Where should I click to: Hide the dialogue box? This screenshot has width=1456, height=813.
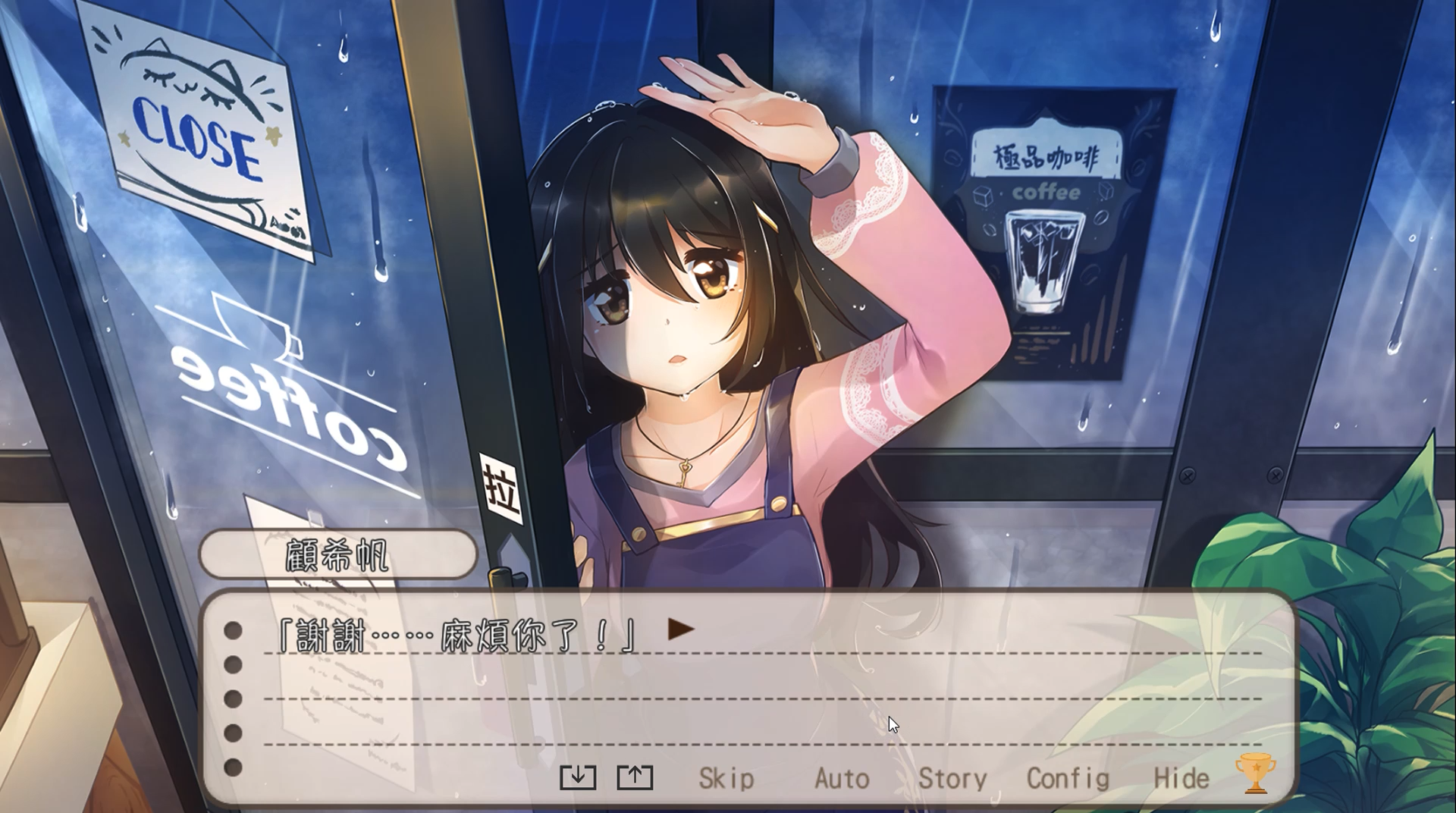point(1181,778)
